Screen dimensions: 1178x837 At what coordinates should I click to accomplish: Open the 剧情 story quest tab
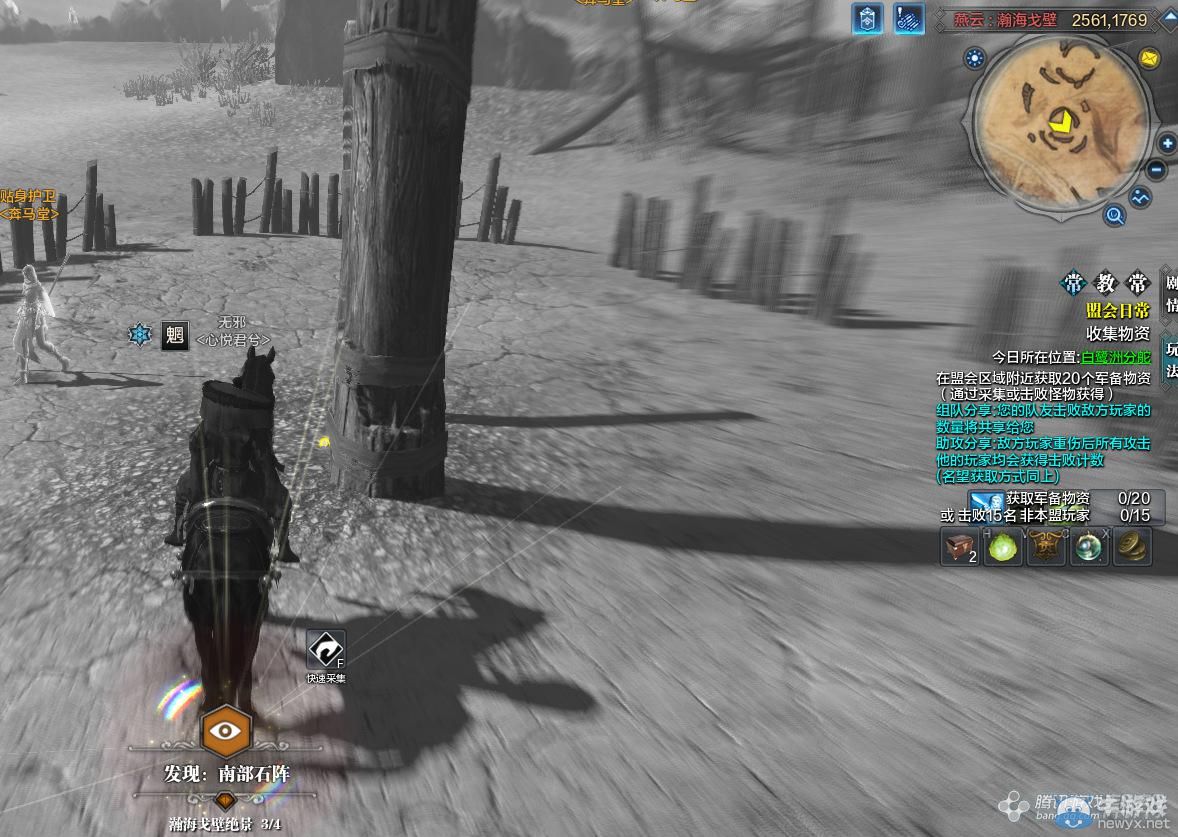[x=1170, y=294]
